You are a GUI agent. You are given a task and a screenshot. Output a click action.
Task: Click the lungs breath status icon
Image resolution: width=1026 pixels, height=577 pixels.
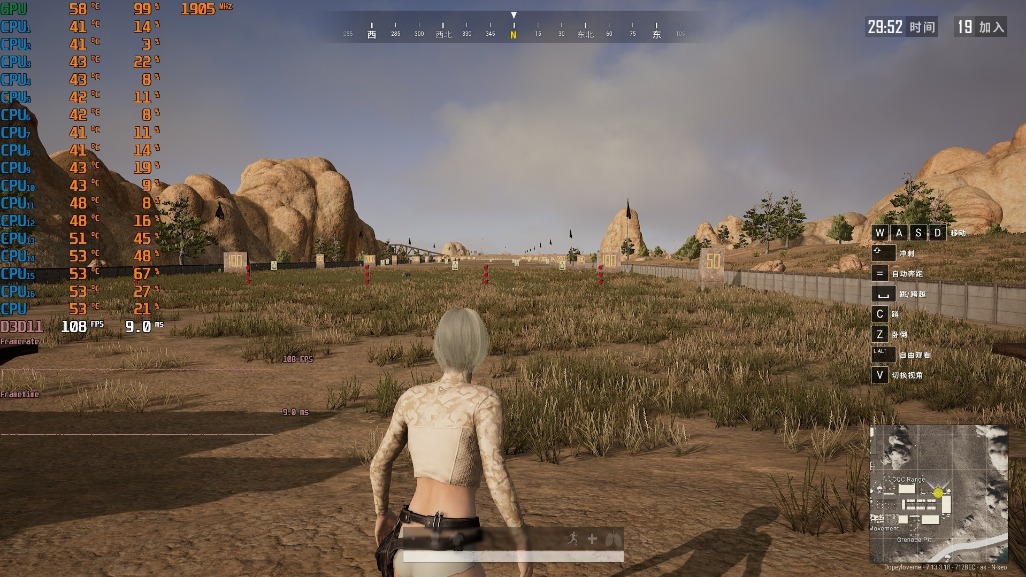click(x=612, y=538)
